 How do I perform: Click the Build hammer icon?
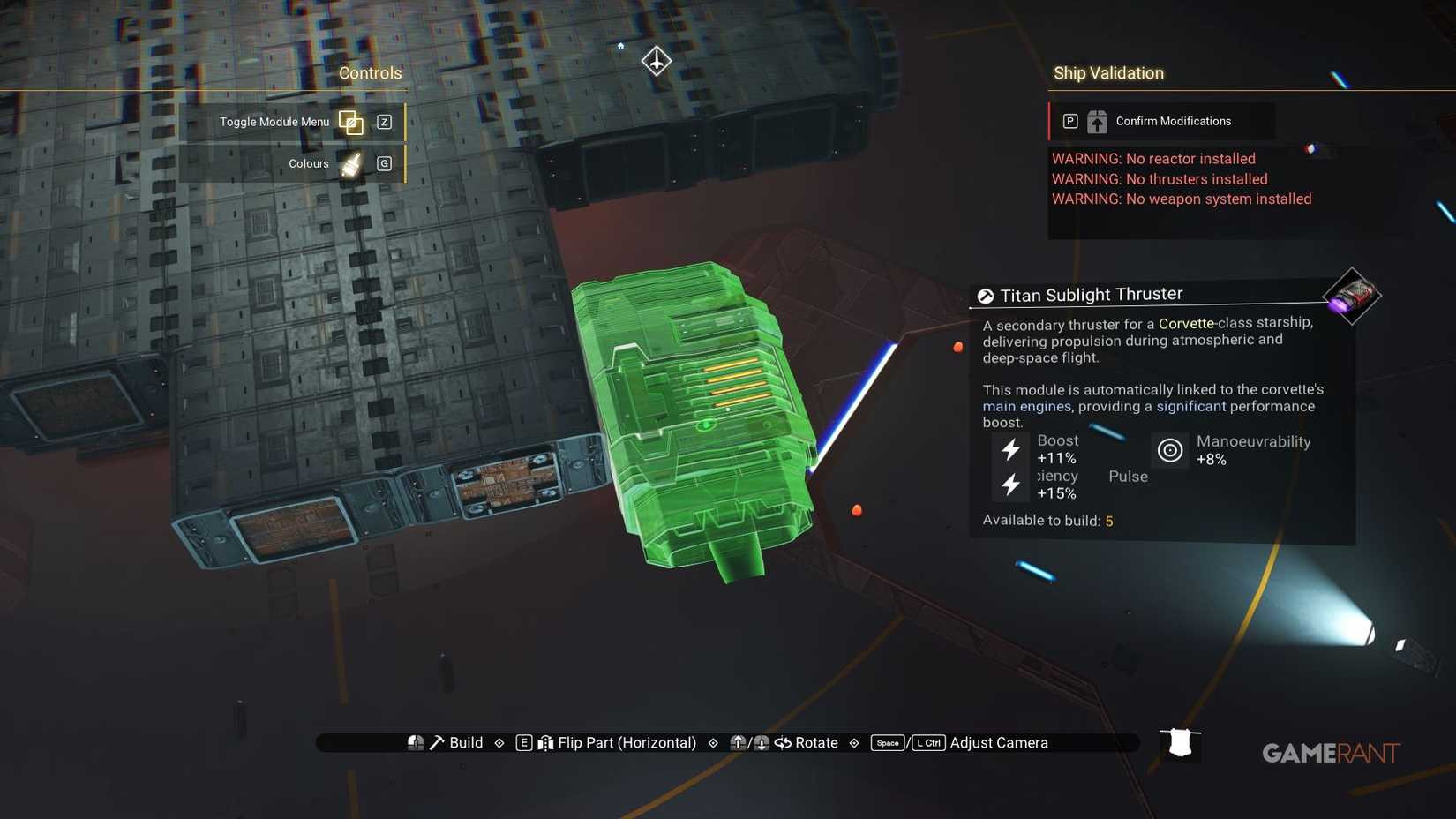coord(436,742)
